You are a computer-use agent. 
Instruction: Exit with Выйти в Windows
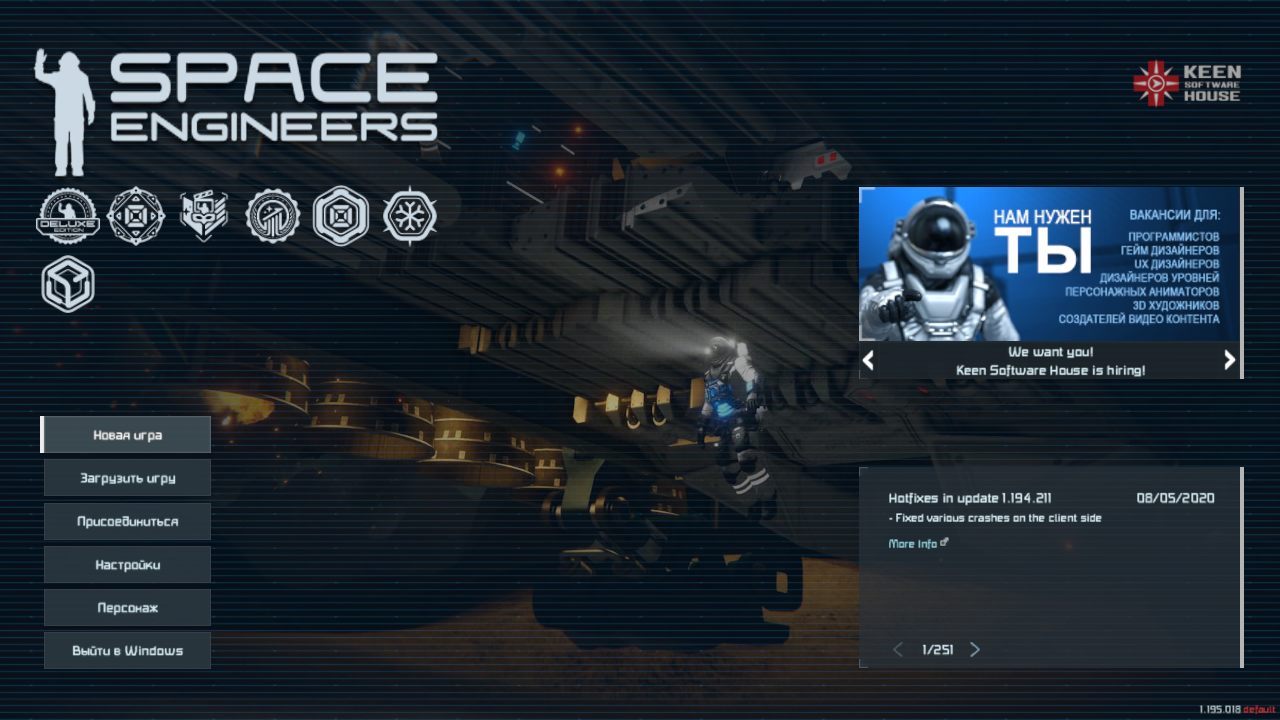tap(127, 651)
